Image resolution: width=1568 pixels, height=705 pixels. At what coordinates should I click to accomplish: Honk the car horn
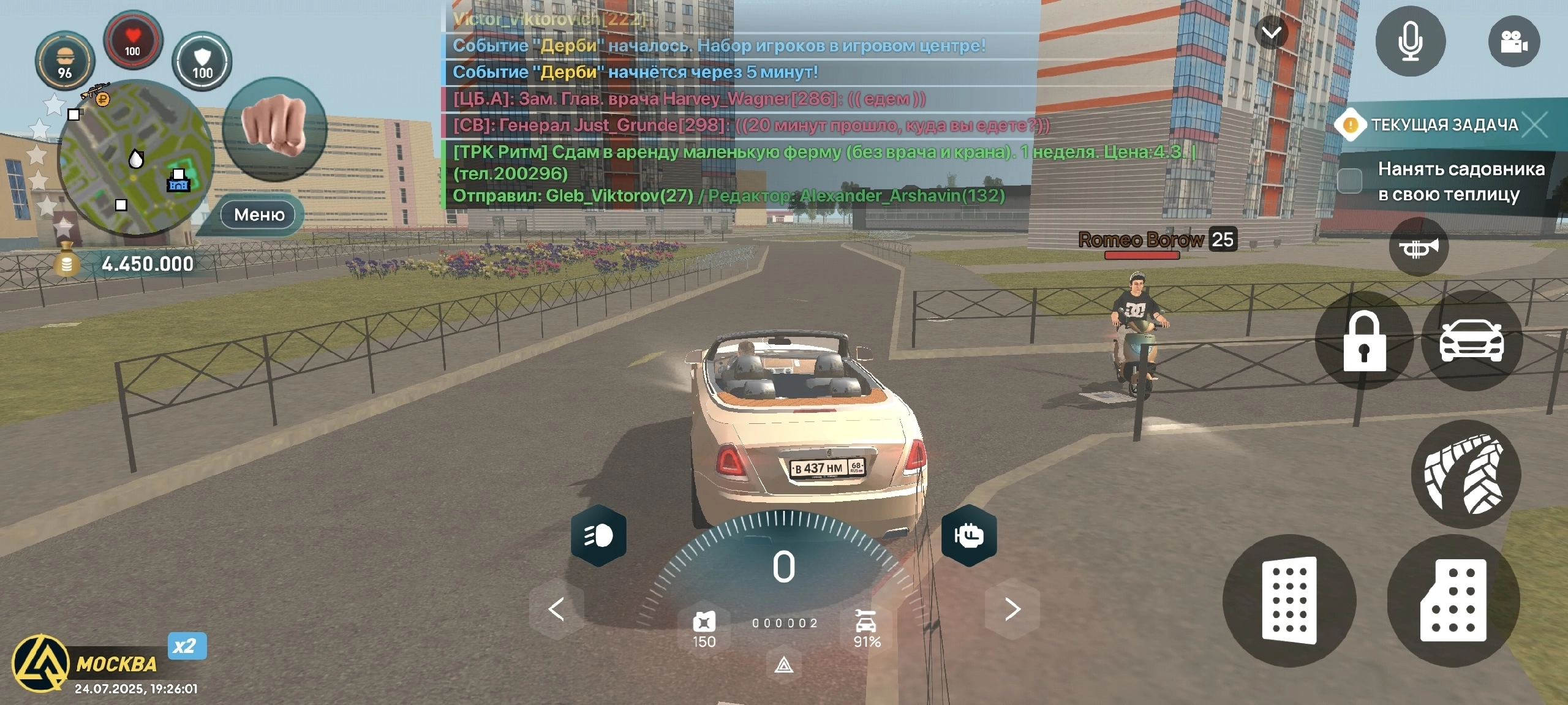[1418, 247]
